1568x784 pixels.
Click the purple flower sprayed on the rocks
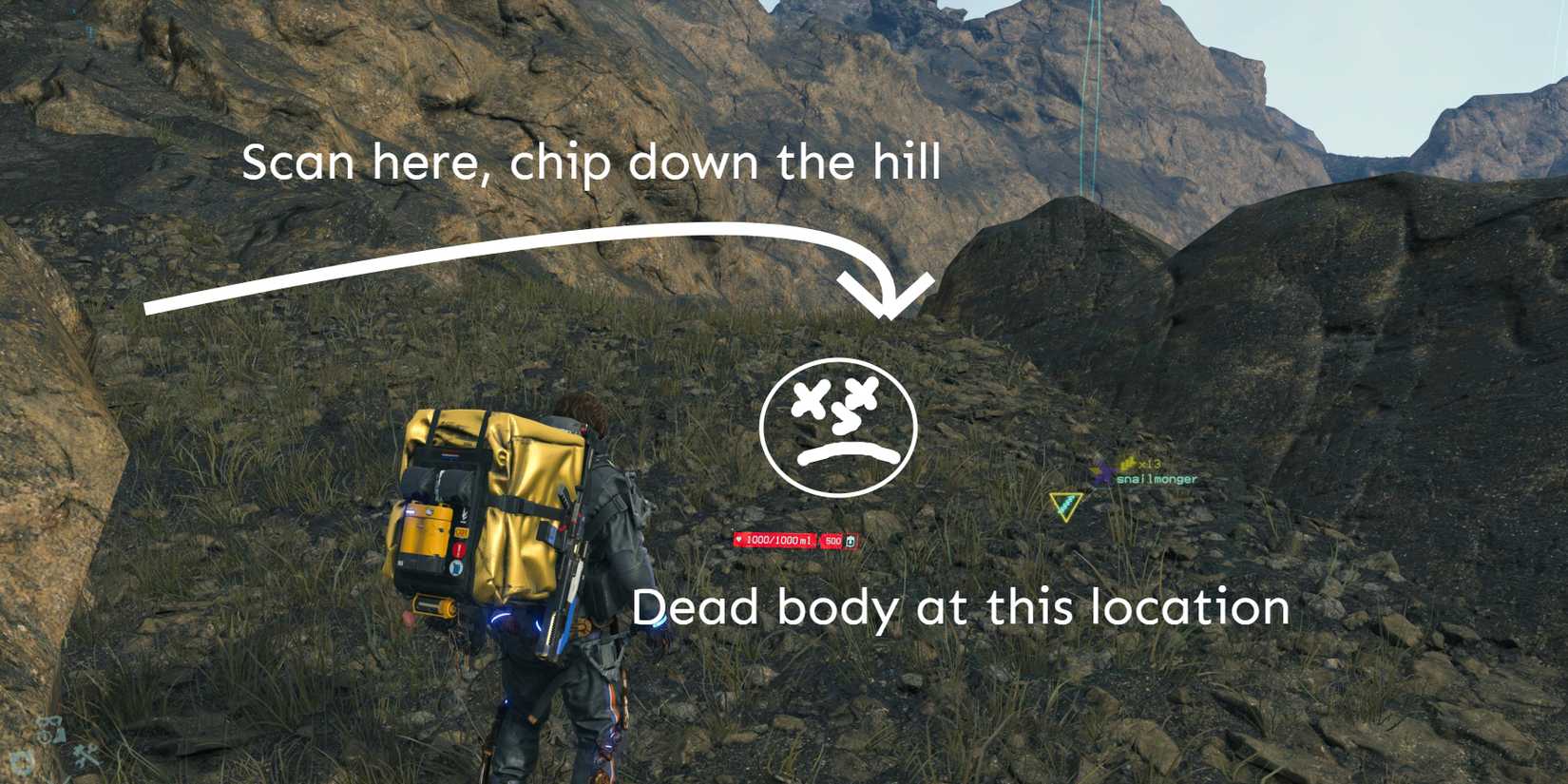(x=1101, y=474)
